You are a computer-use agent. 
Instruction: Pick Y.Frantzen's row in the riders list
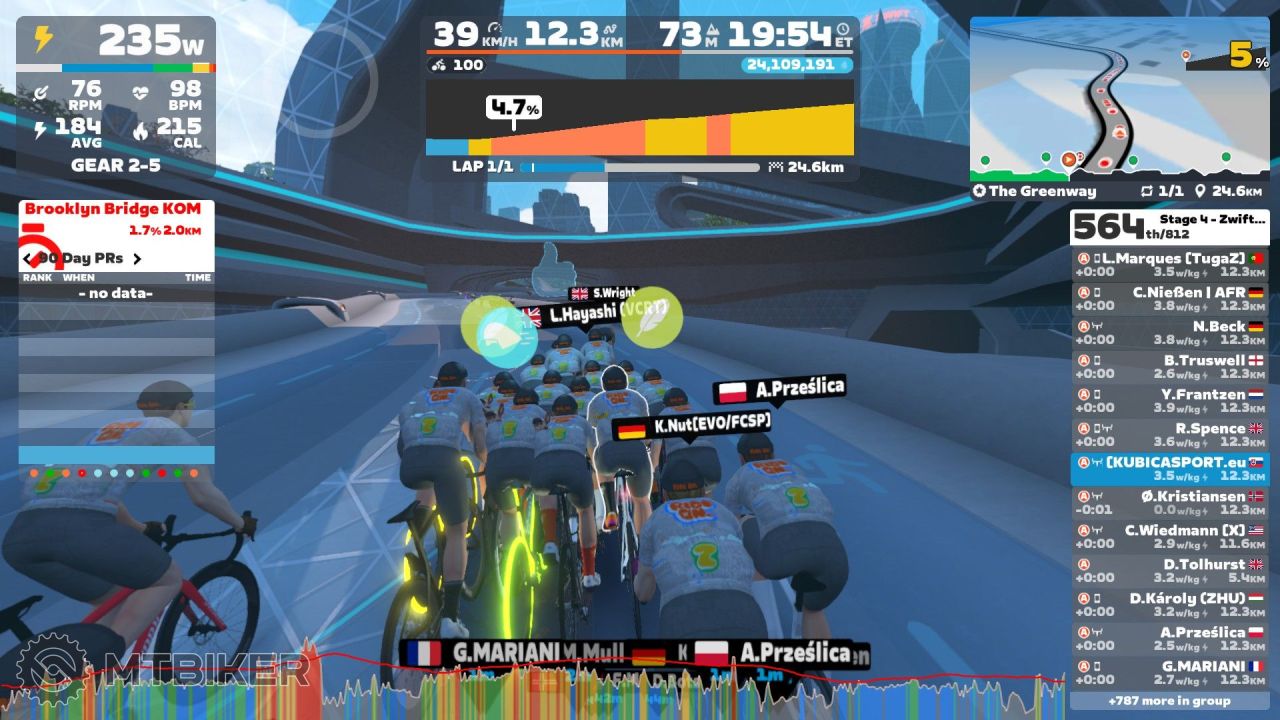(x=1169, y=401)
